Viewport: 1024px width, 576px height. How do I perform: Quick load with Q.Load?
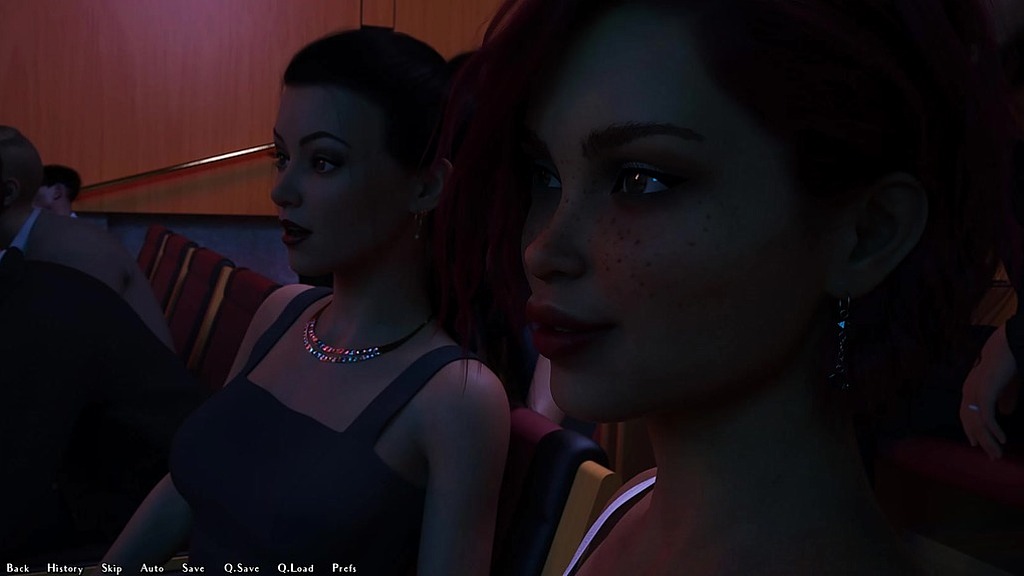click(295, 568)
